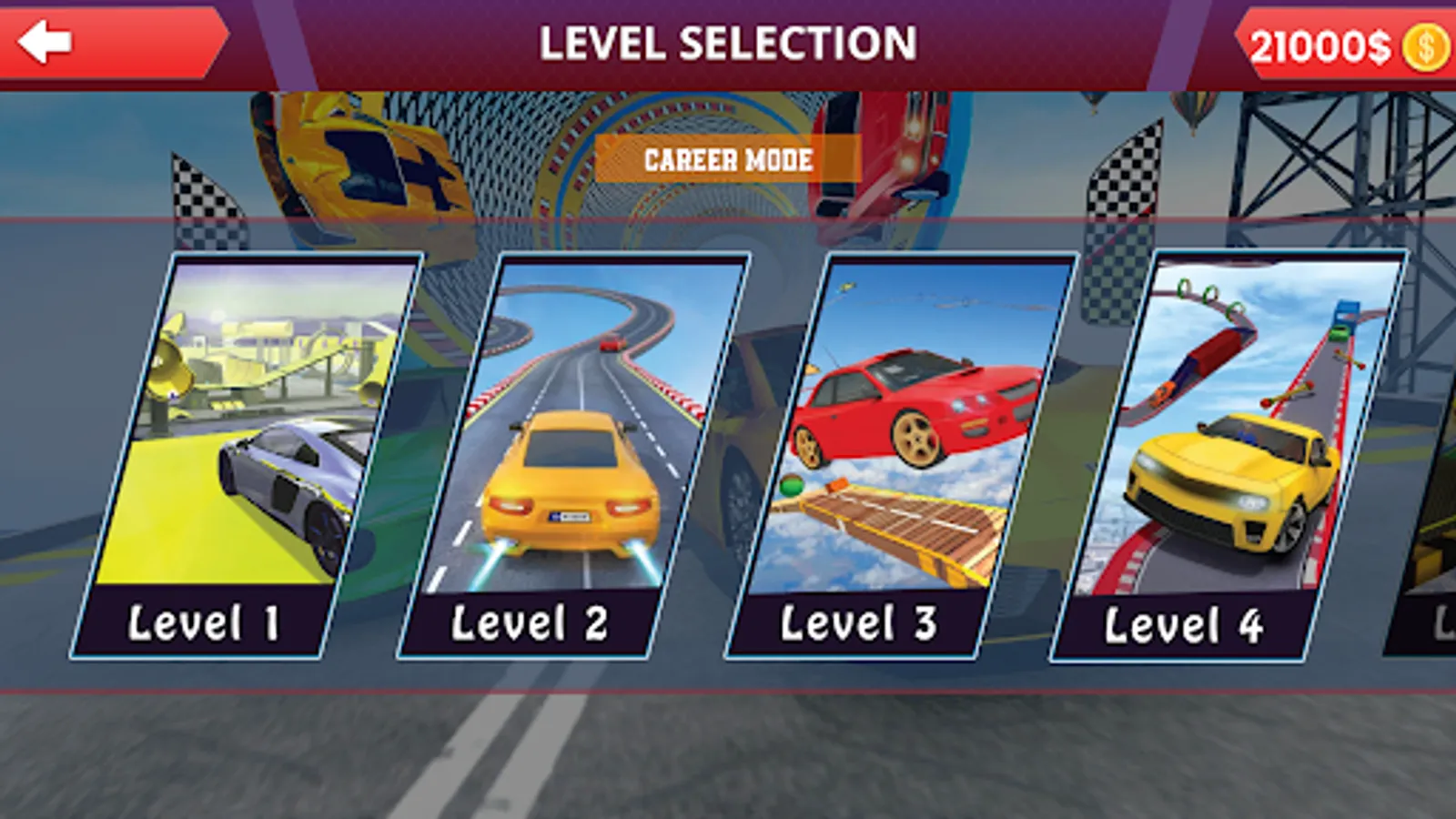Select the Level 1 tile
The width and height of the screenshot is (1456, 819).
246,455
